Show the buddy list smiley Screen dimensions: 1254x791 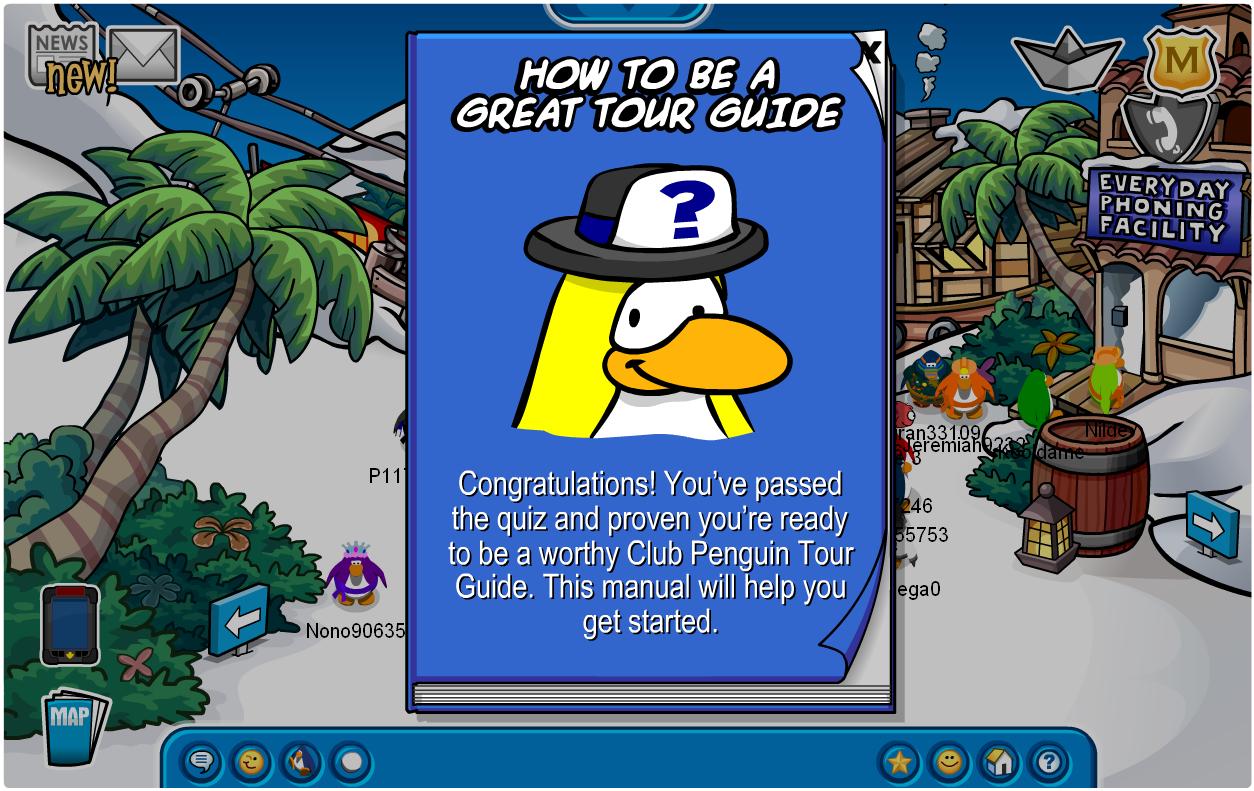pos(949,764)
